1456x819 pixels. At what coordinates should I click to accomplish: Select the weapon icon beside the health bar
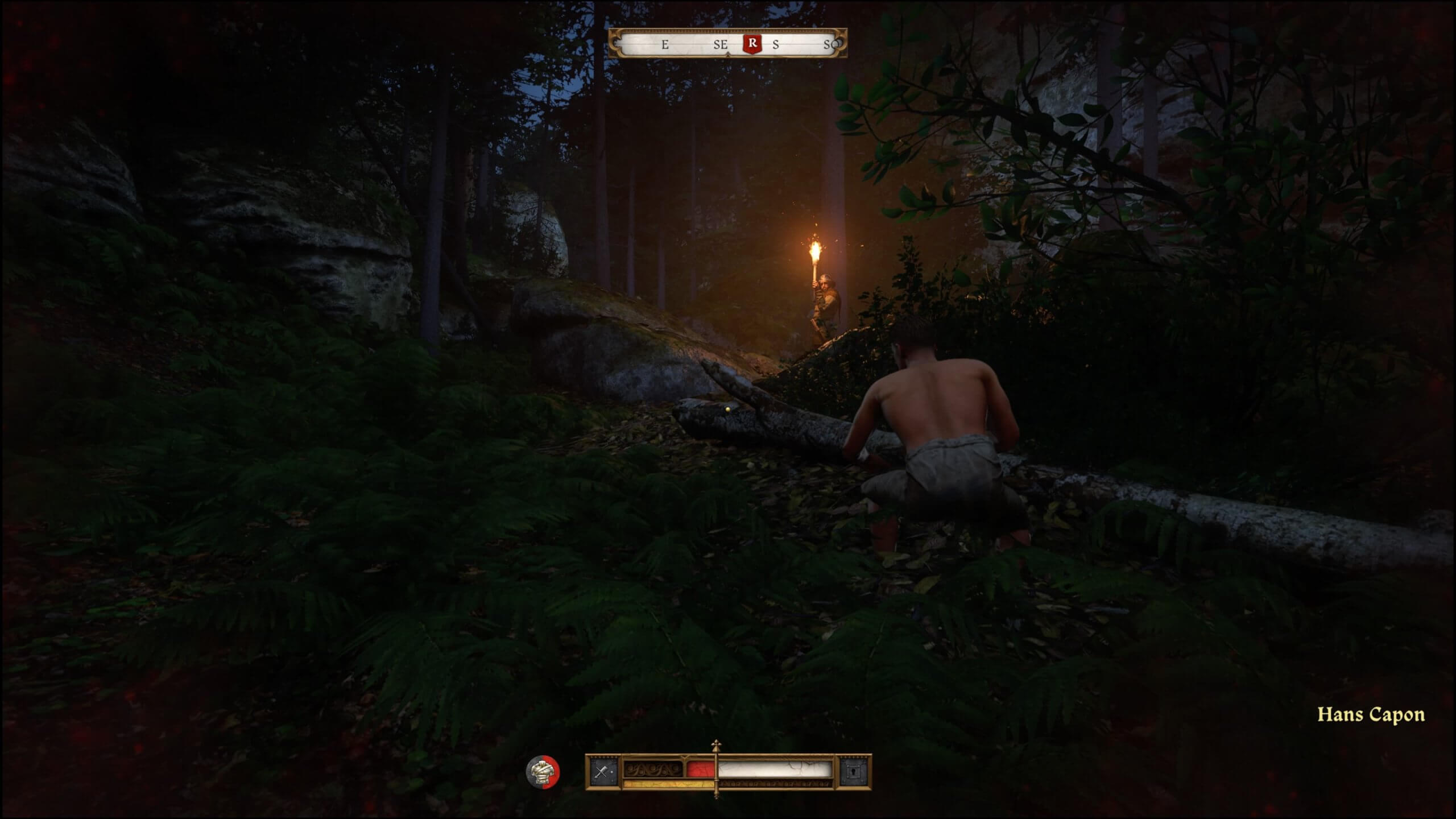pyautogui.click(x=602, y=772)
